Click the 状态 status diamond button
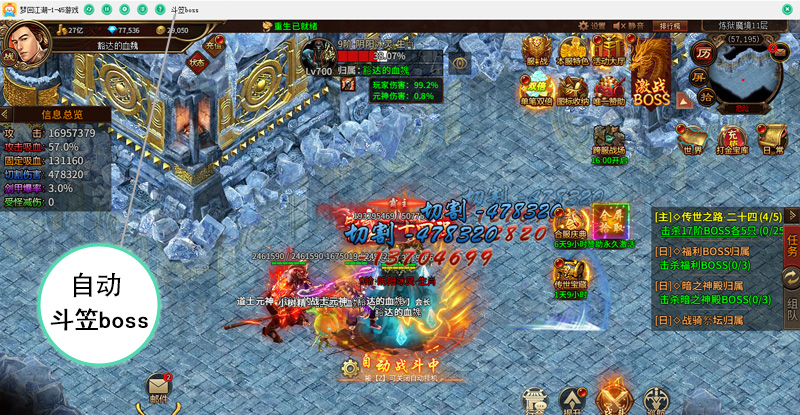Image resolution: width=800 pixels, height=415 pixels. pos(197,62)
